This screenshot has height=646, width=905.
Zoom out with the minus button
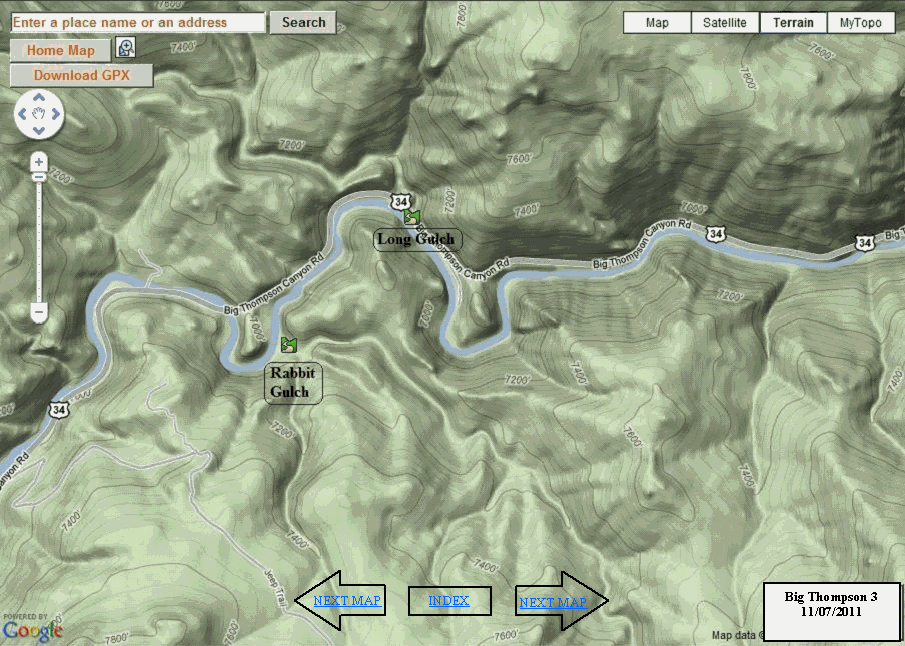pyautogui.click(x=39, y=313)
